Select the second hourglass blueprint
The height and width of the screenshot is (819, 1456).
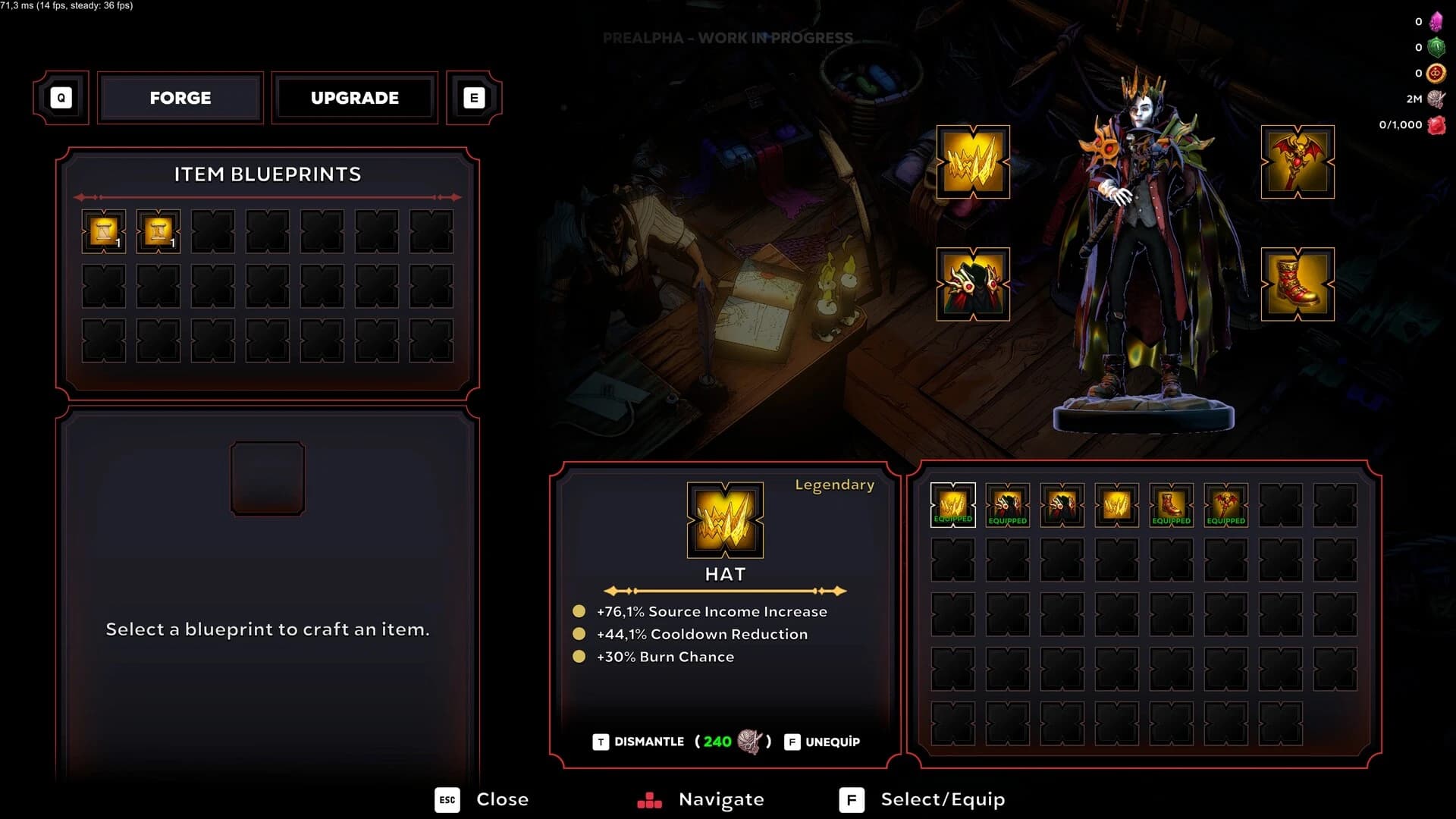(x=158, y=230)
